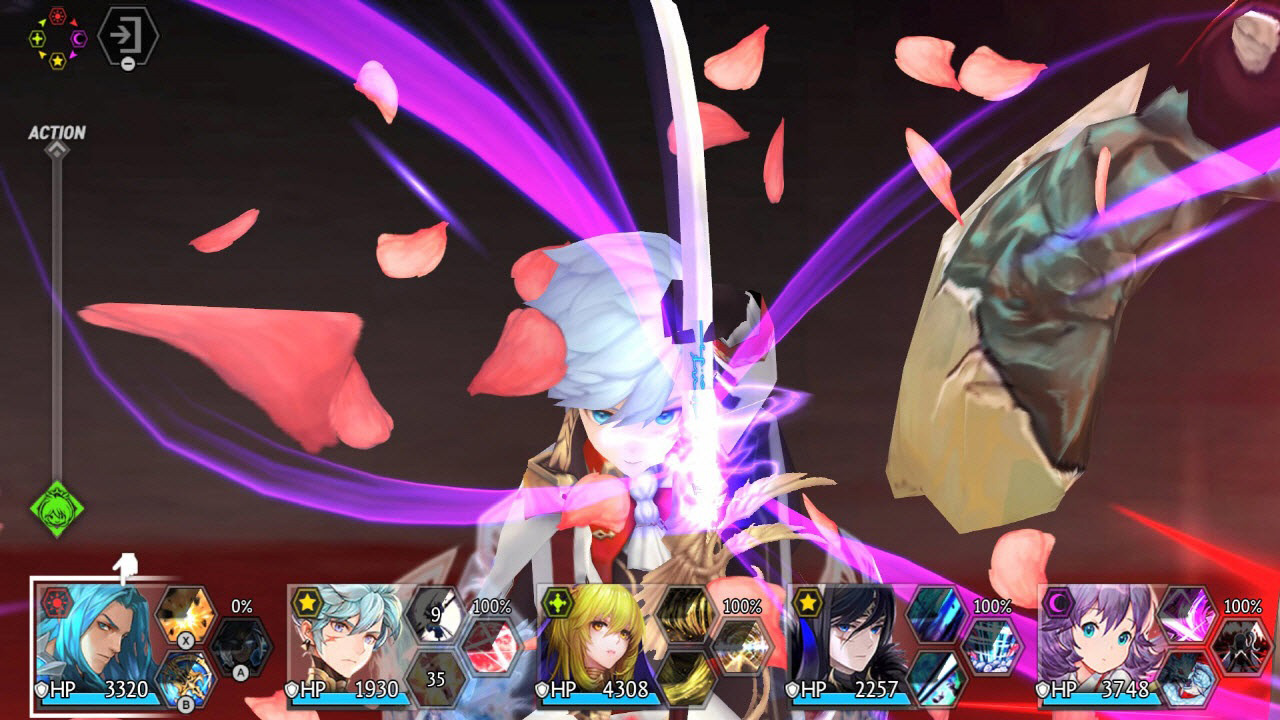Select the yellow star element icon
Image resolution: width=1280 pixels, height=720 pixels.
58,60
